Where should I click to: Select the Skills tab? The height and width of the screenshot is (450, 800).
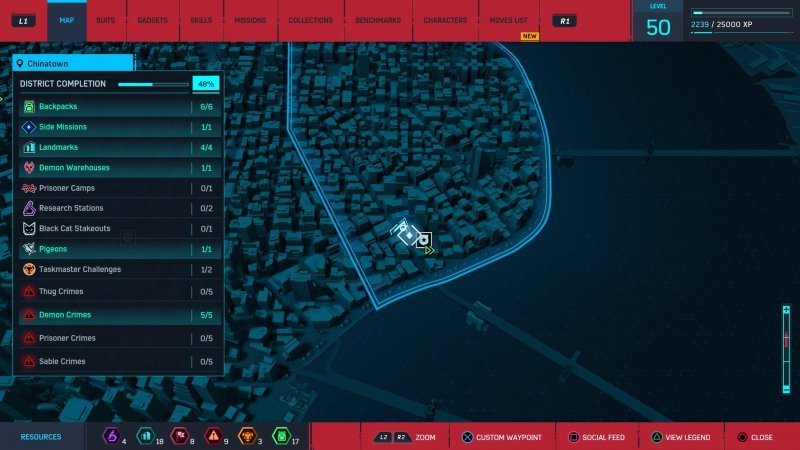(201, 20)
